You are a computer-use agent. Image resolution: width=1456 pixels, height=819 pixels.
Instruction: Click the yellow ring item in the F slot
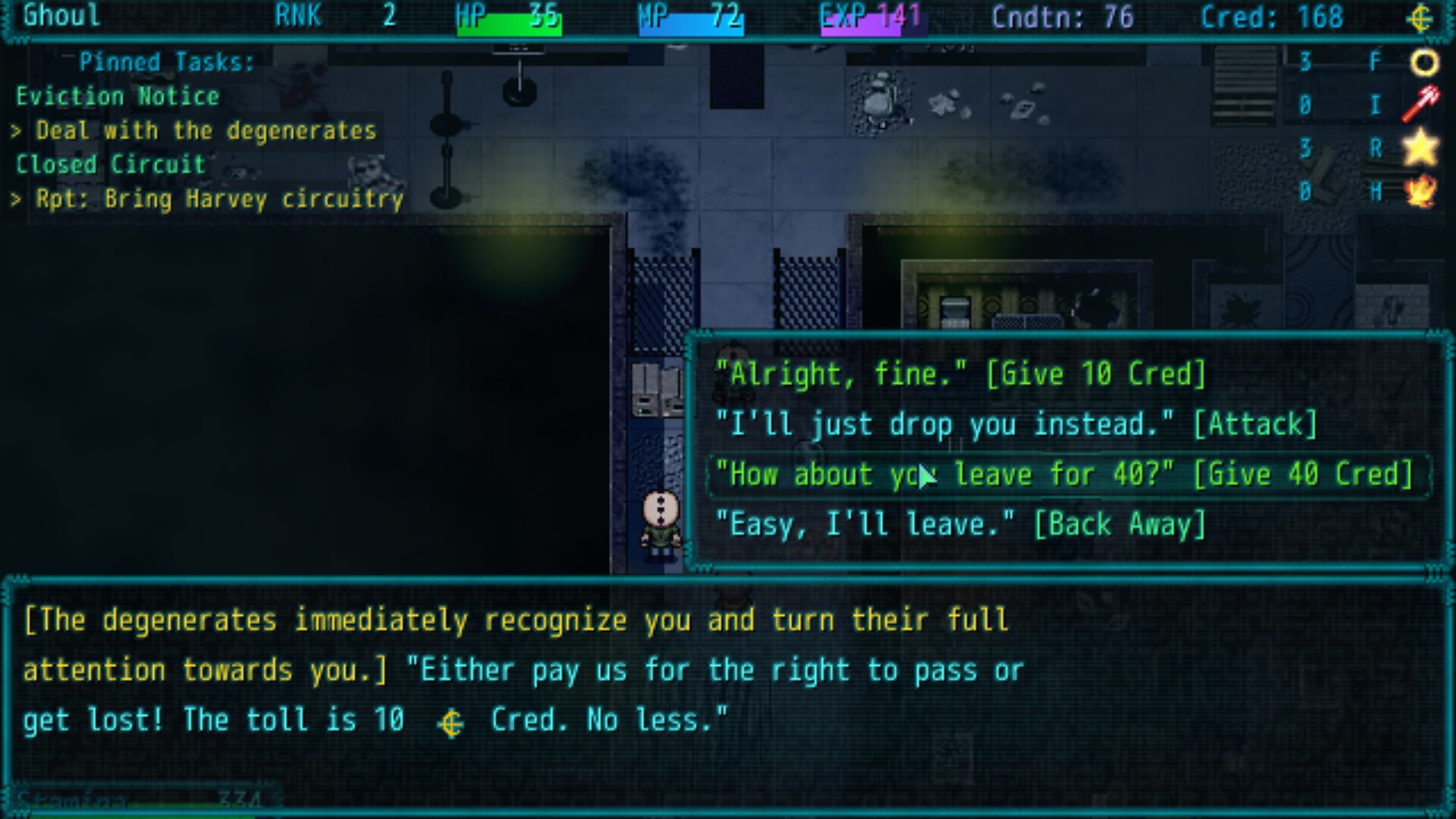(1424, 62)
